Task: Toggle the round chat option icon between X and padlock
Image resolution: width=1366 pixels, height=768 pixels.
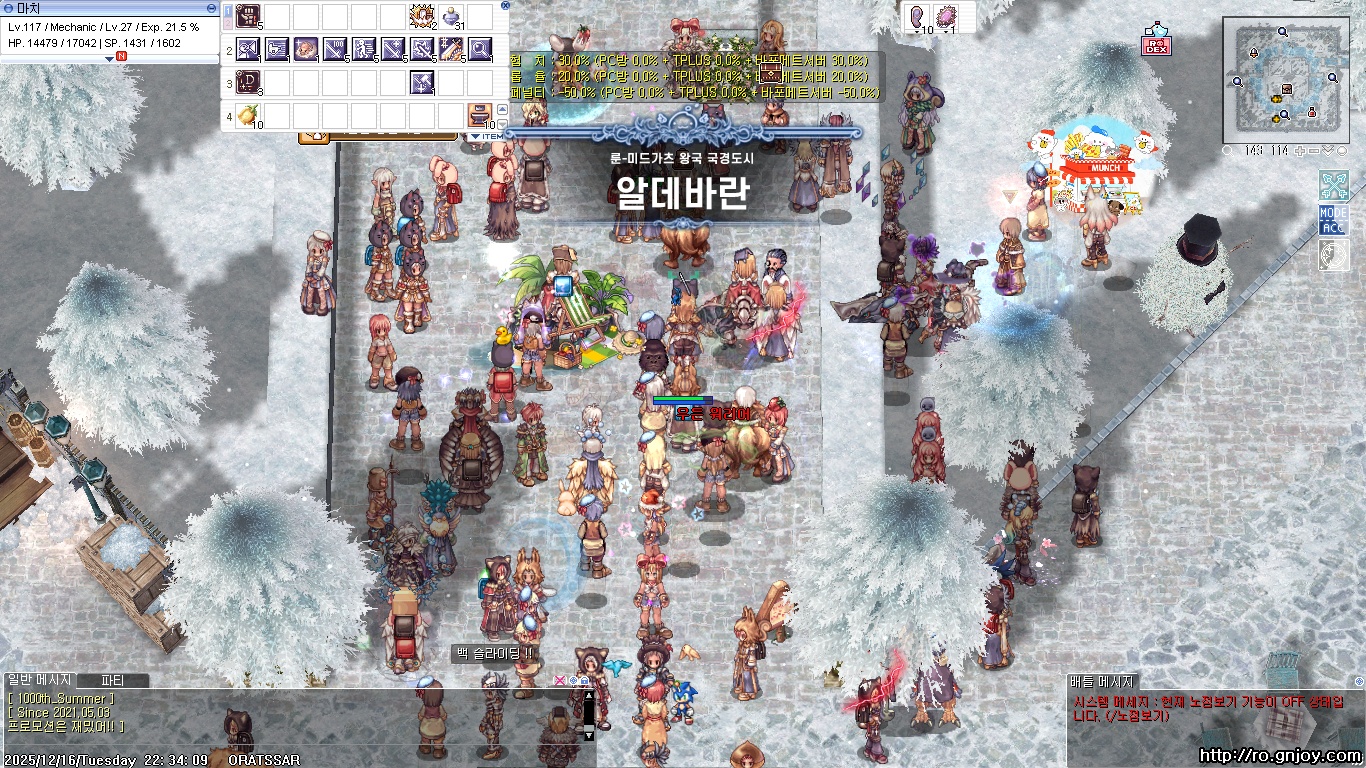Action: pyautogui.click(x=573, y=680)
